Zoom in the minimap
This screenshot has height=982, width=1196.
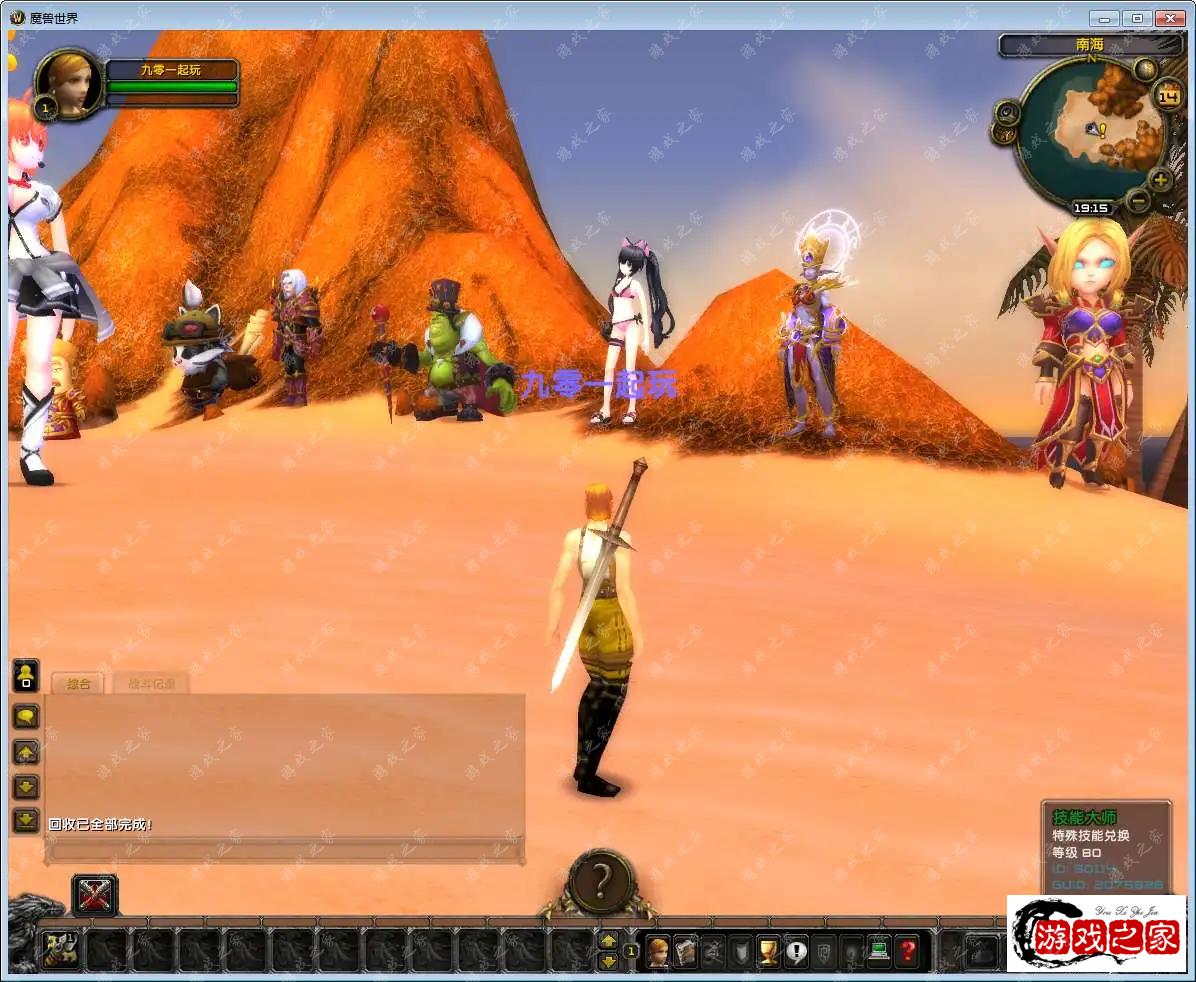[x=1160, y=181]
